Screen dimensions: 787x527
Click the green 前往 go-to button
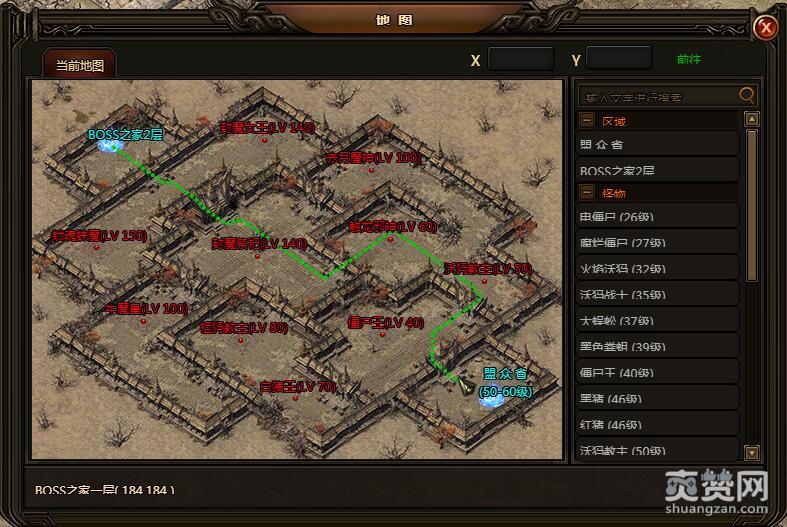(689, 59)
